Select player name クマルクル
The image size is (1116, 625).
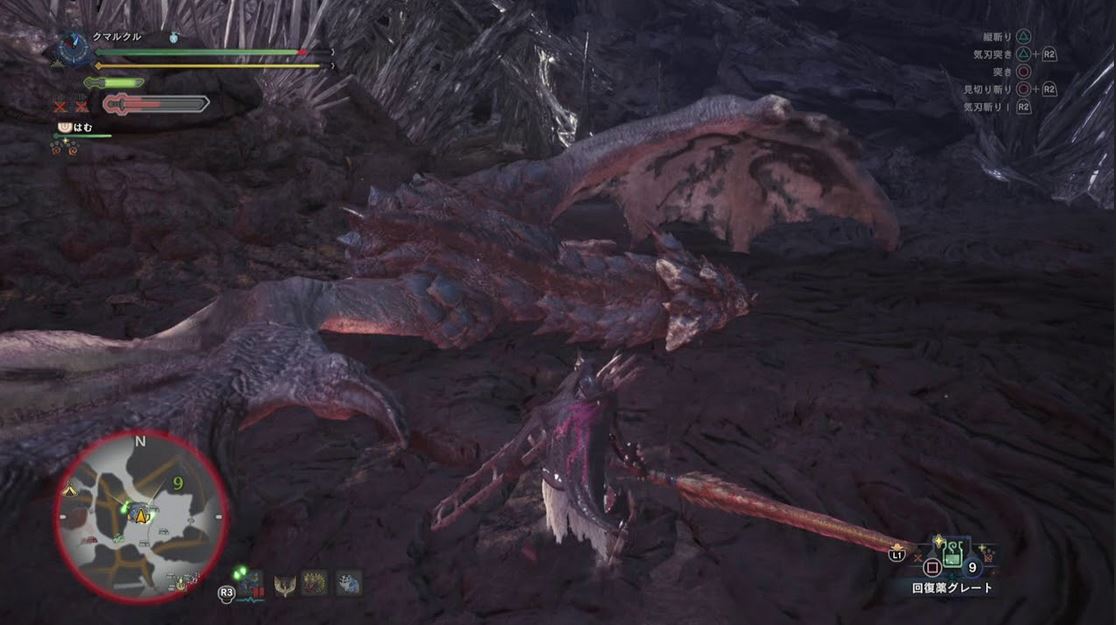[x=117, y=37]
